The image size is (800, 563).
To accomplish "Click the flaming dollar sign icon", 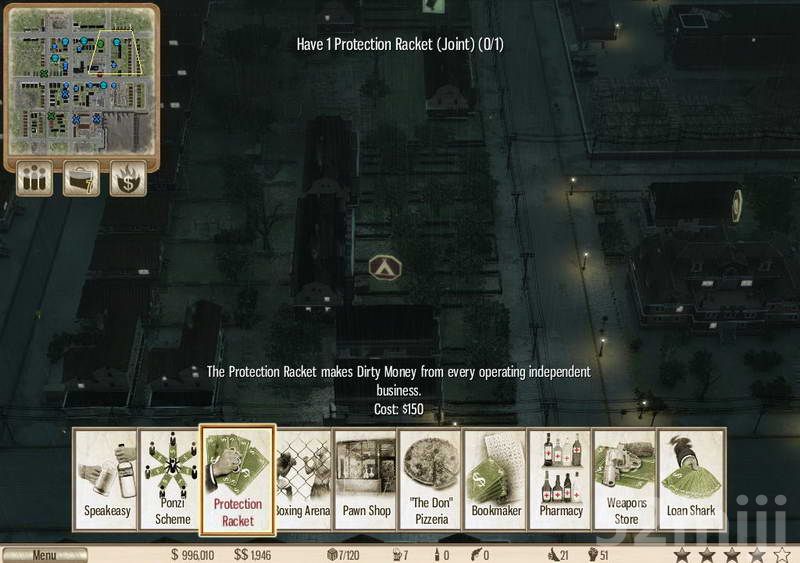I will (x=128, y=178).
